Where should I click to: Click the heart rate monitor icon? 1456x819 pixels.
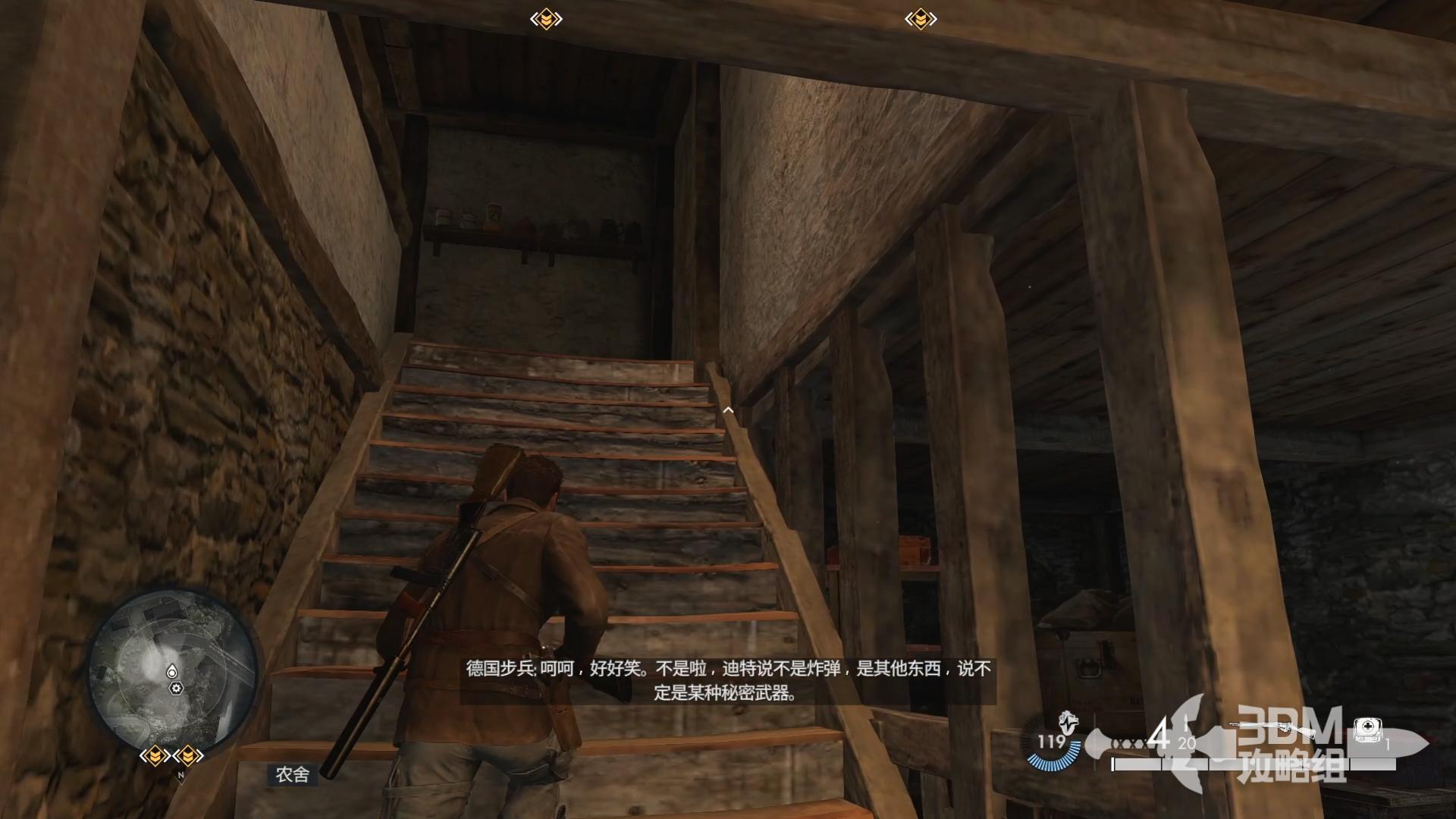click(x=1069, y=721)
